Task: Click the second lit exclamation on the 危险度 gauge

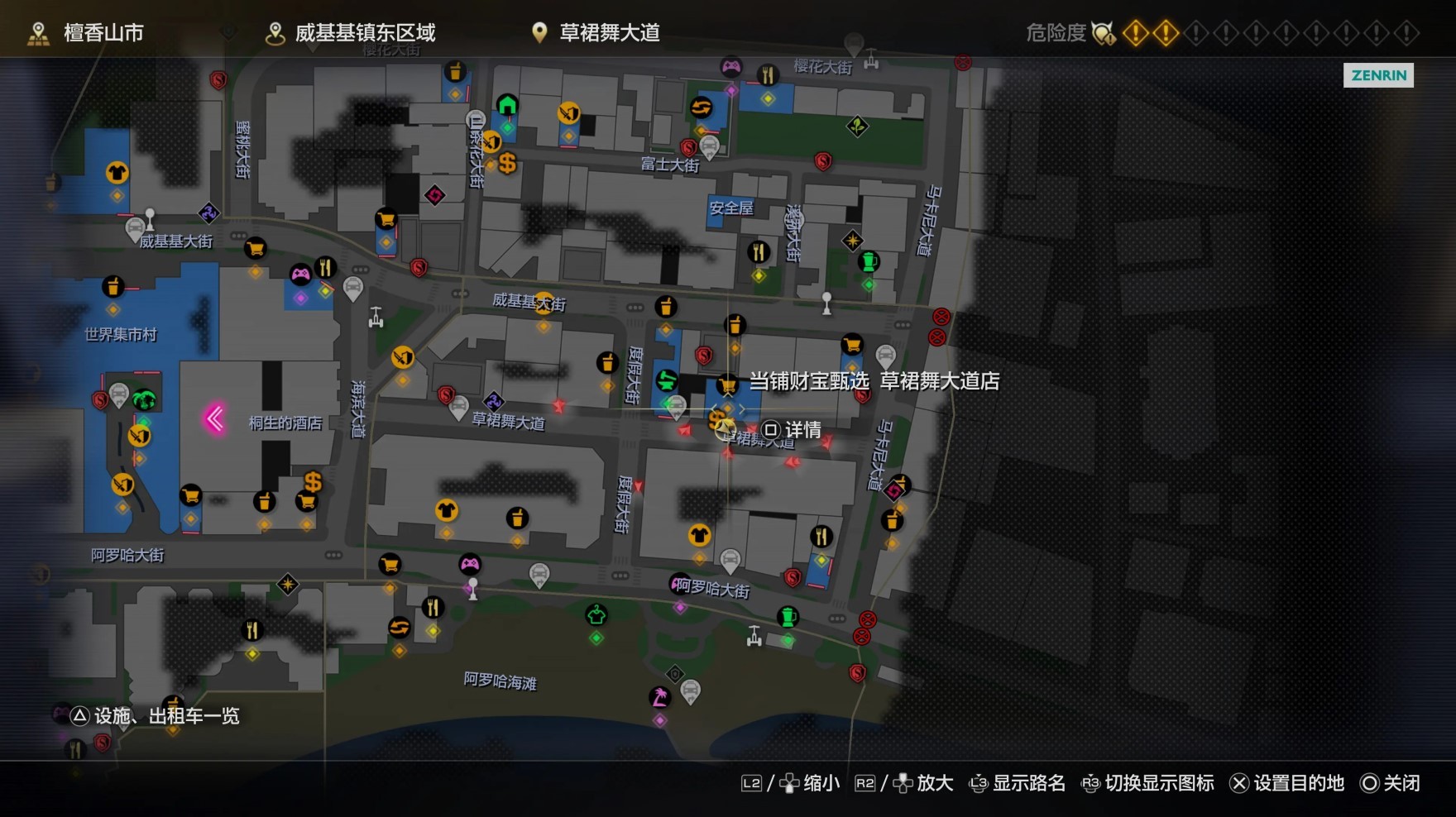Action: [1166, 33]
